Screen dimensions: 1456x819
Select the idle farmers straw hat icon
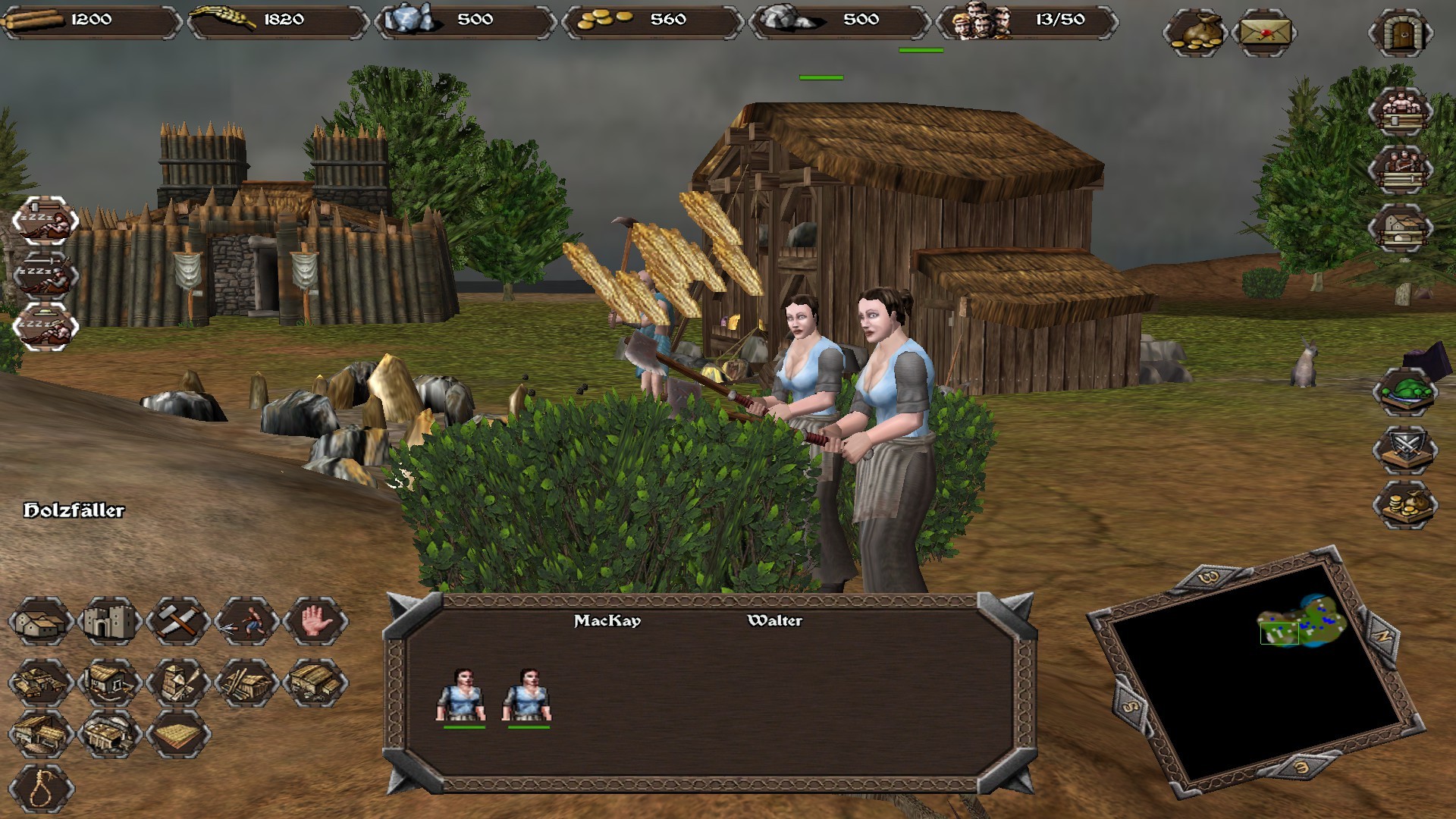(45, 327)
